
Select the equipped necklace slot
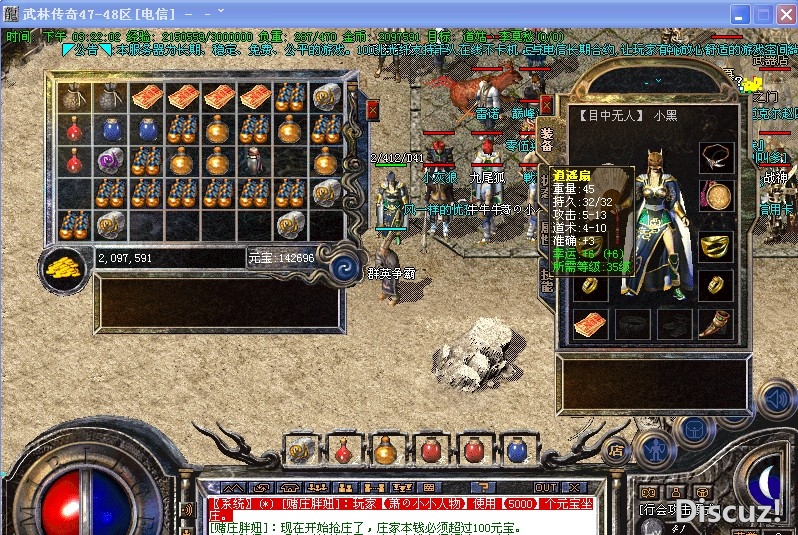click(716, 157)
